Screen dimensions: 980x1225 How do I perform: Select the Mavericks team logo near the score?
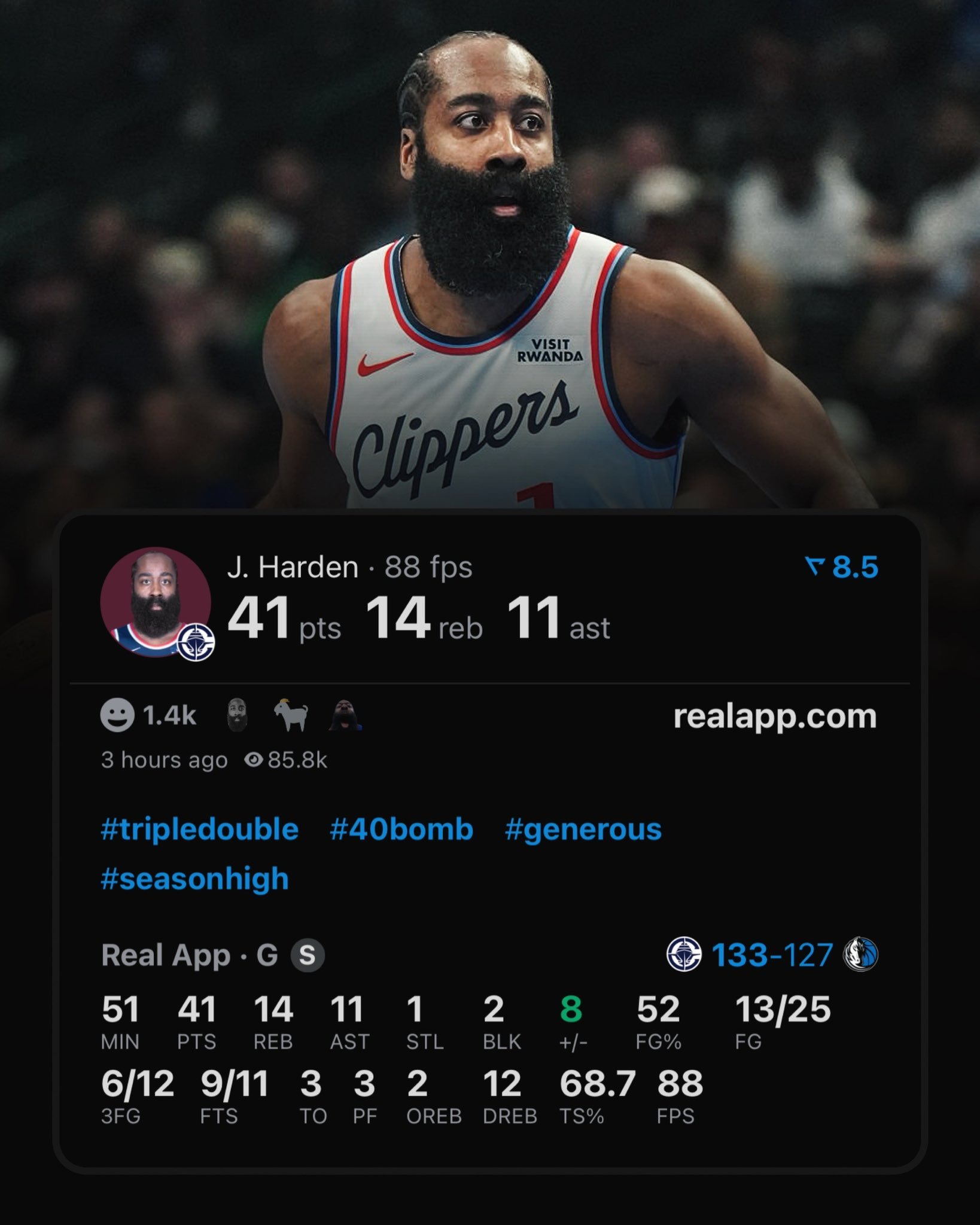tap(860, 955)
